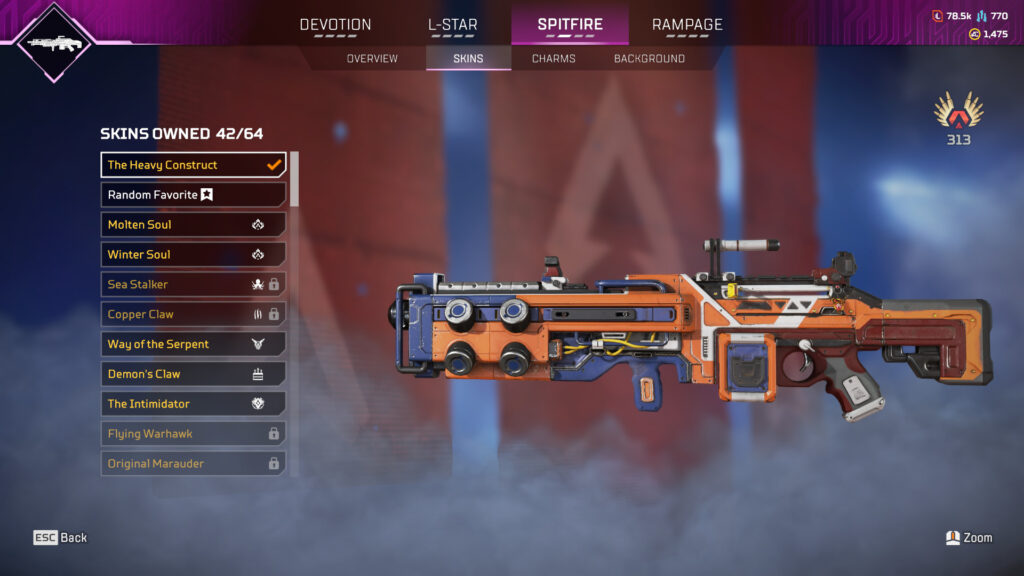Select the Spitfire weapon tab
This screenshot has width=1024, height=576.
point(570,25)
